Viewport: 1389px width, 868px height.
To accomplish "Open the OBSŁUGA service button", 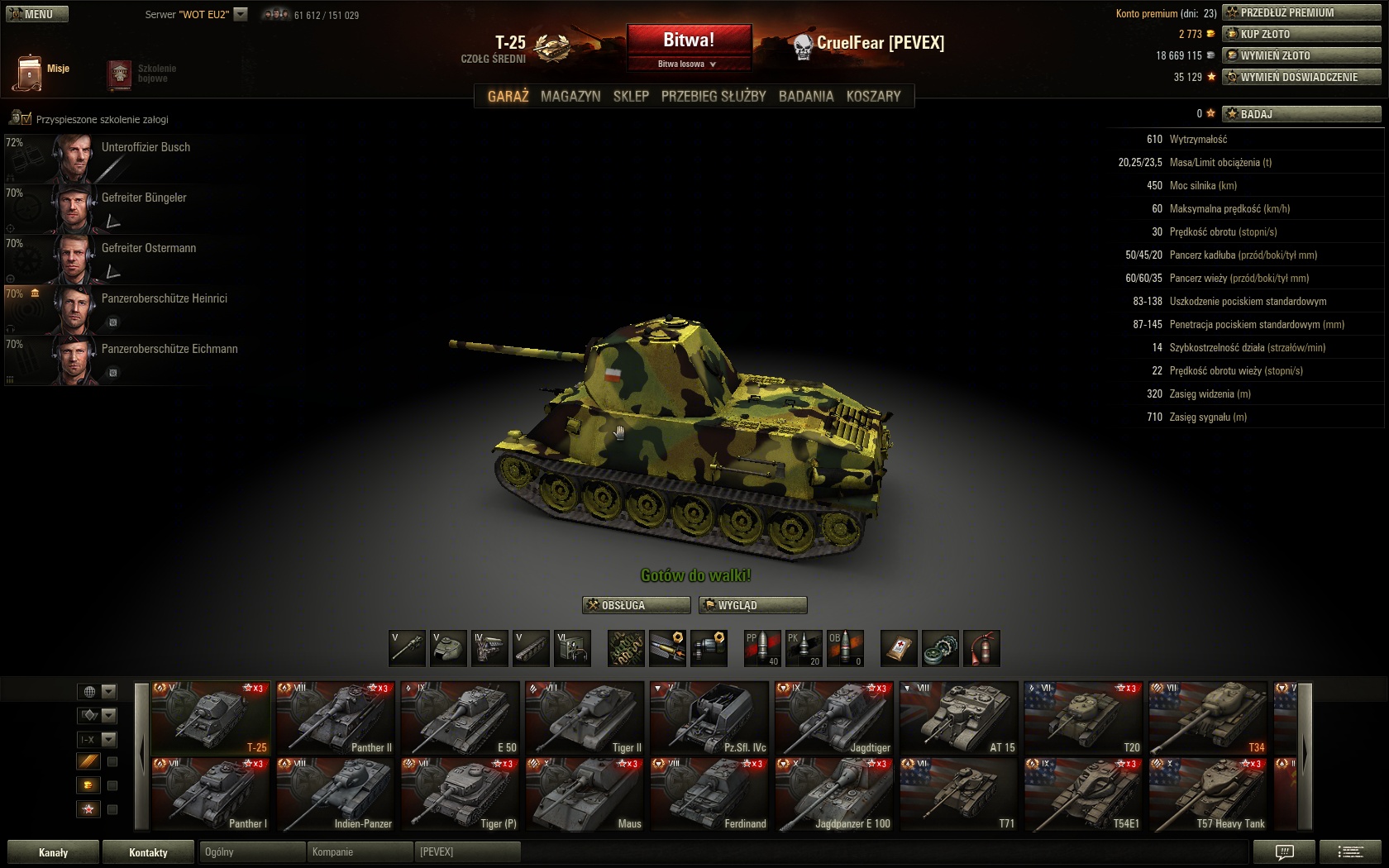I will [x=636, y=605].
